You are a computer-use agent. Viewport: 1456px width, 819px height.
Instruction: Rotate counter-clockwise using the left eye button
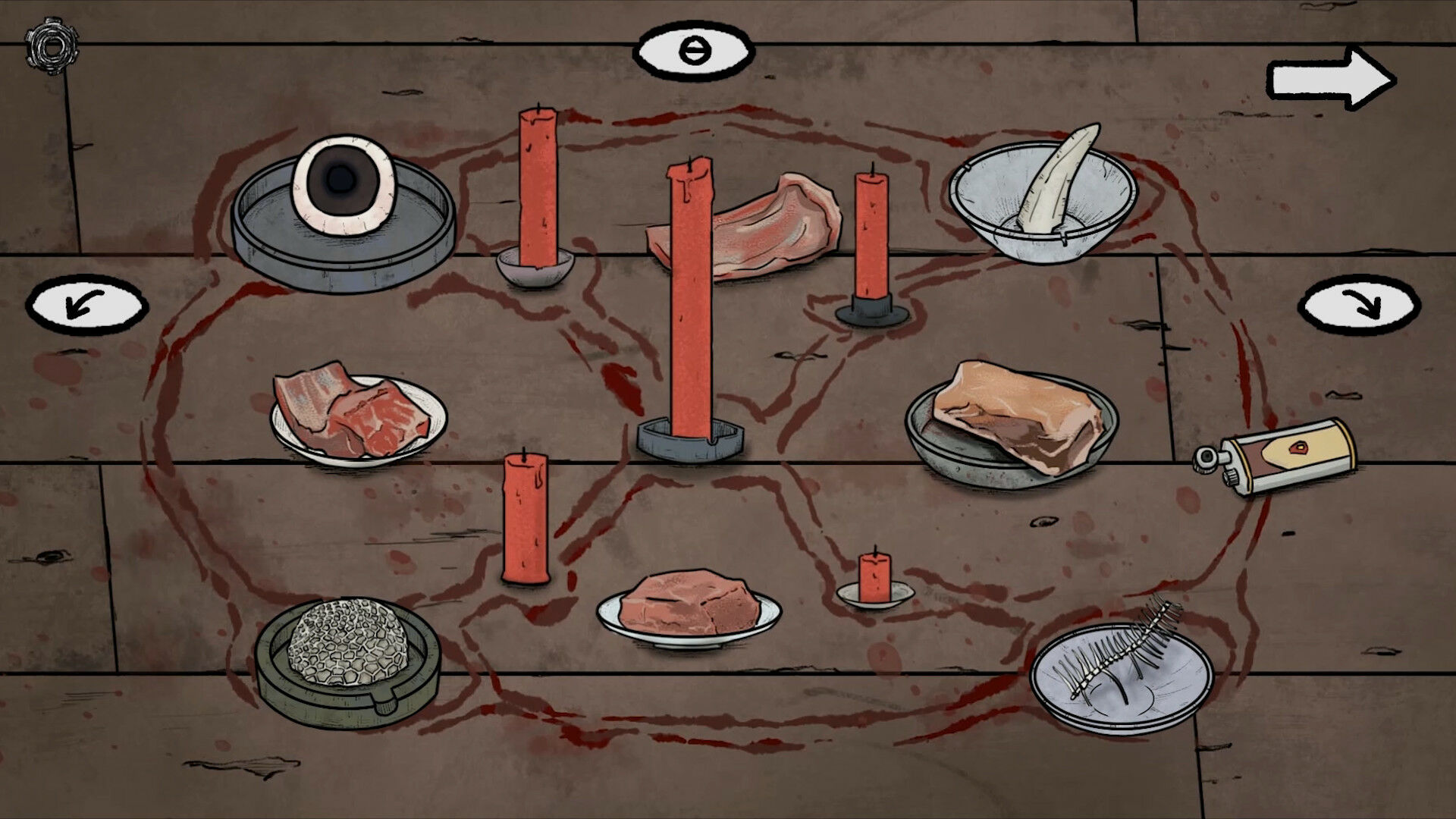[x=86, y=306]
